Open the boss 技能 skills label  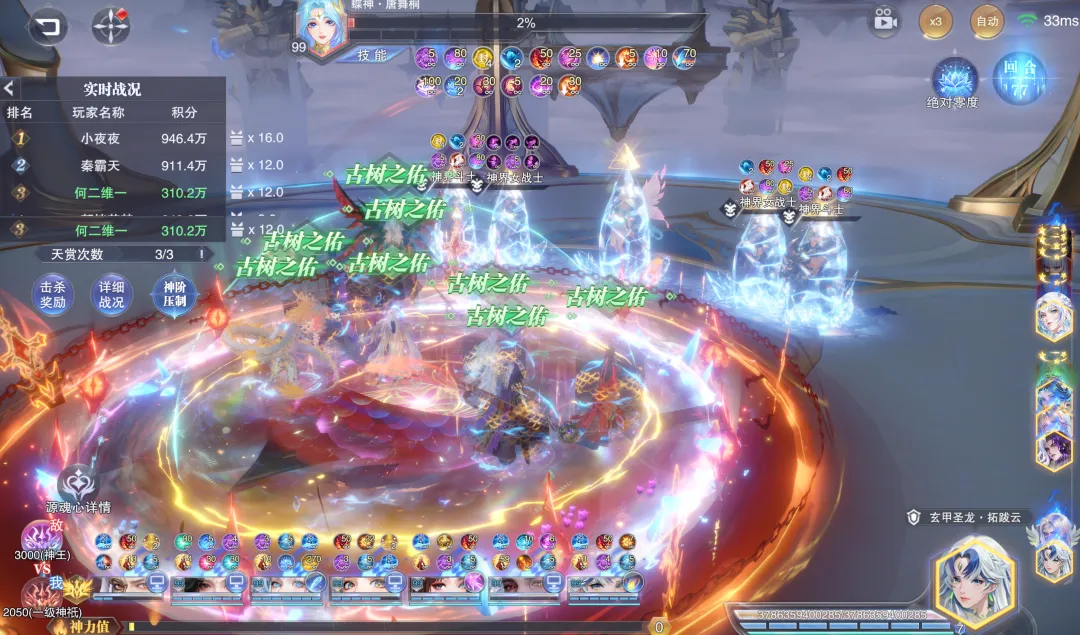point(373,55)
